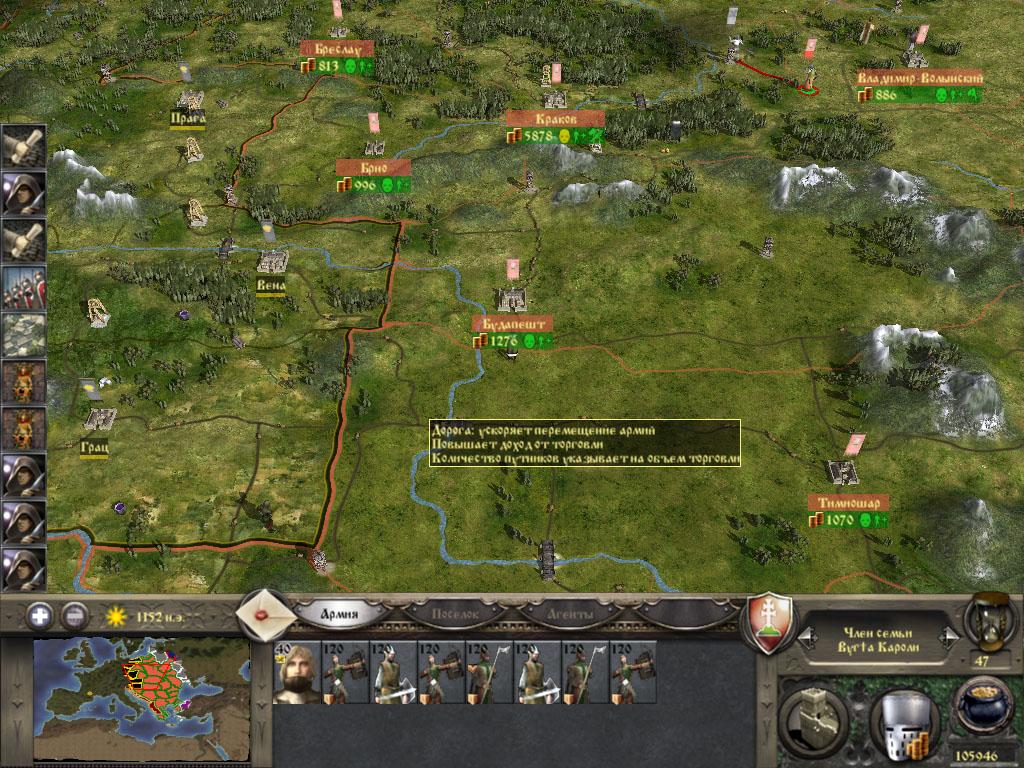Switch to the Армия tab

pos(340,613)
